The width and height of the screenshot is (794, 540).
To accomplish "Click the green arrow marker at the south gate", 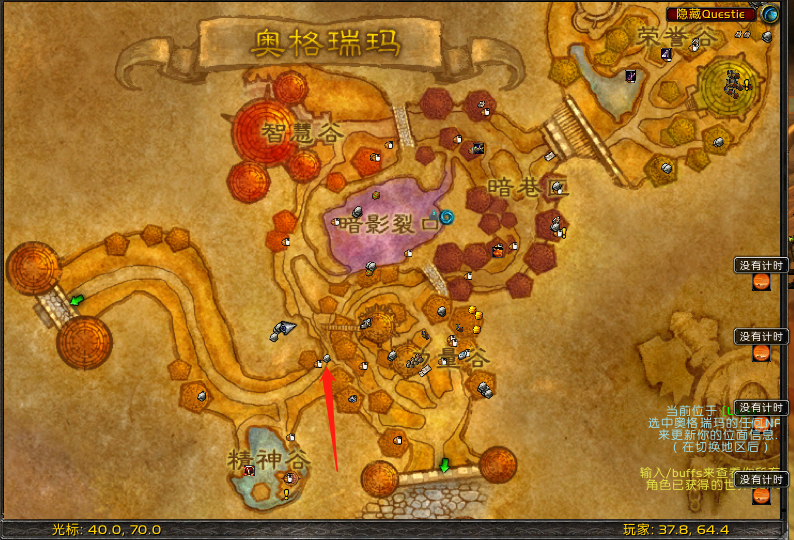I will (x=444, y=465).
